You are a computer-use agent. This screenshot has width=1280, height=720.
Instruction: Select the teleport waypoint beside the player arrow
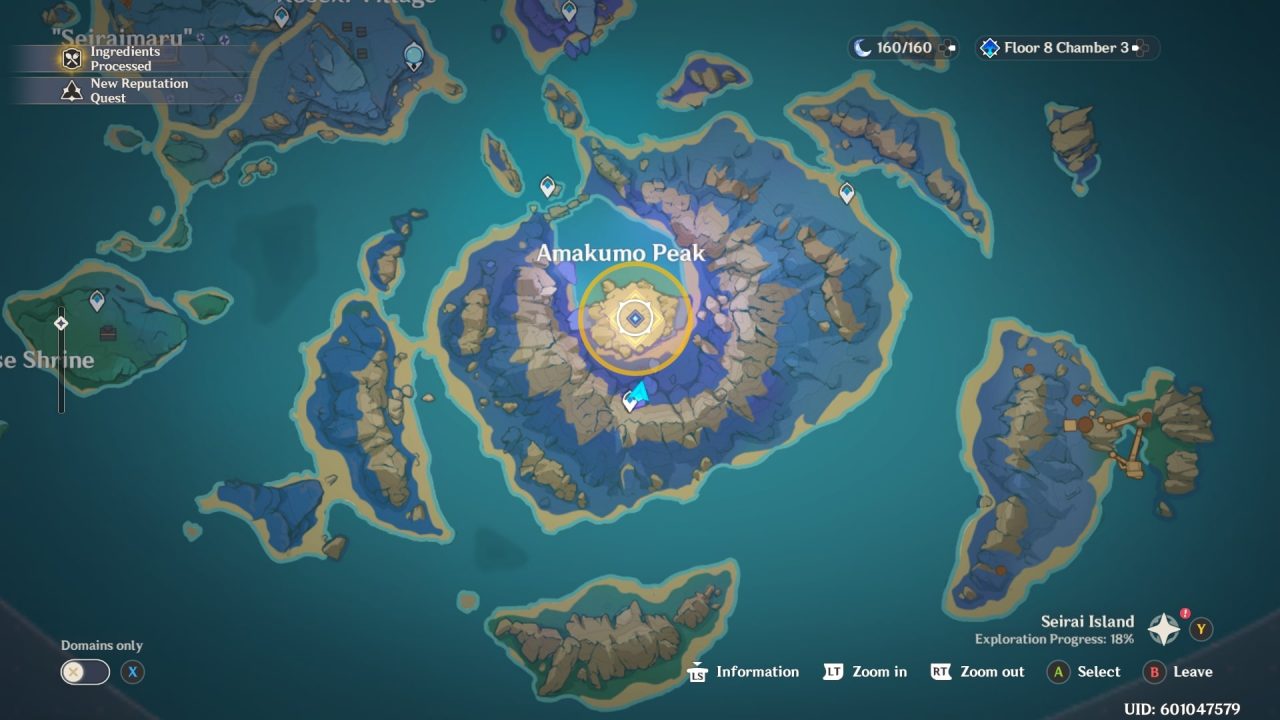click(x=630, y=402)
